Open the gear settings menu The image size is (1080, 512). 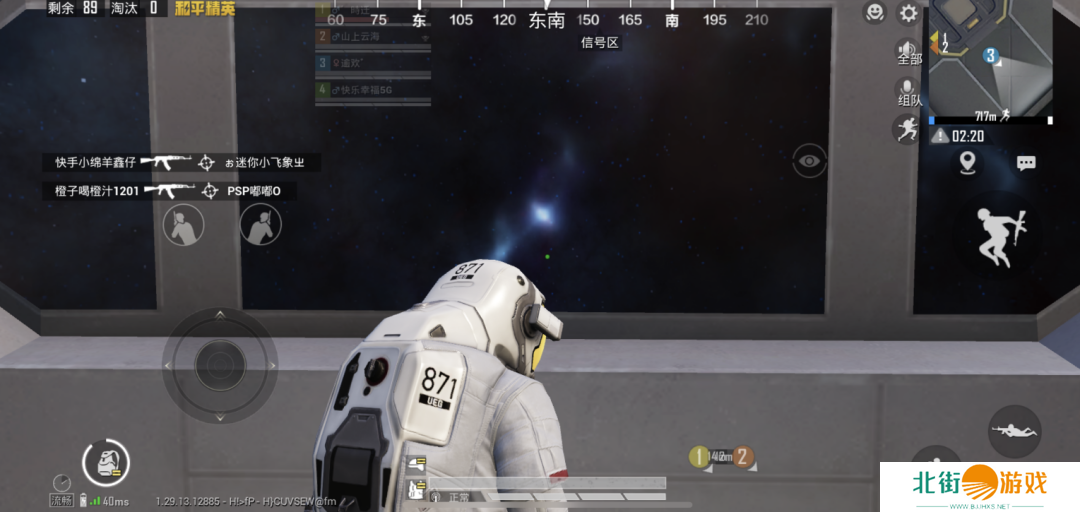(908, 13)
